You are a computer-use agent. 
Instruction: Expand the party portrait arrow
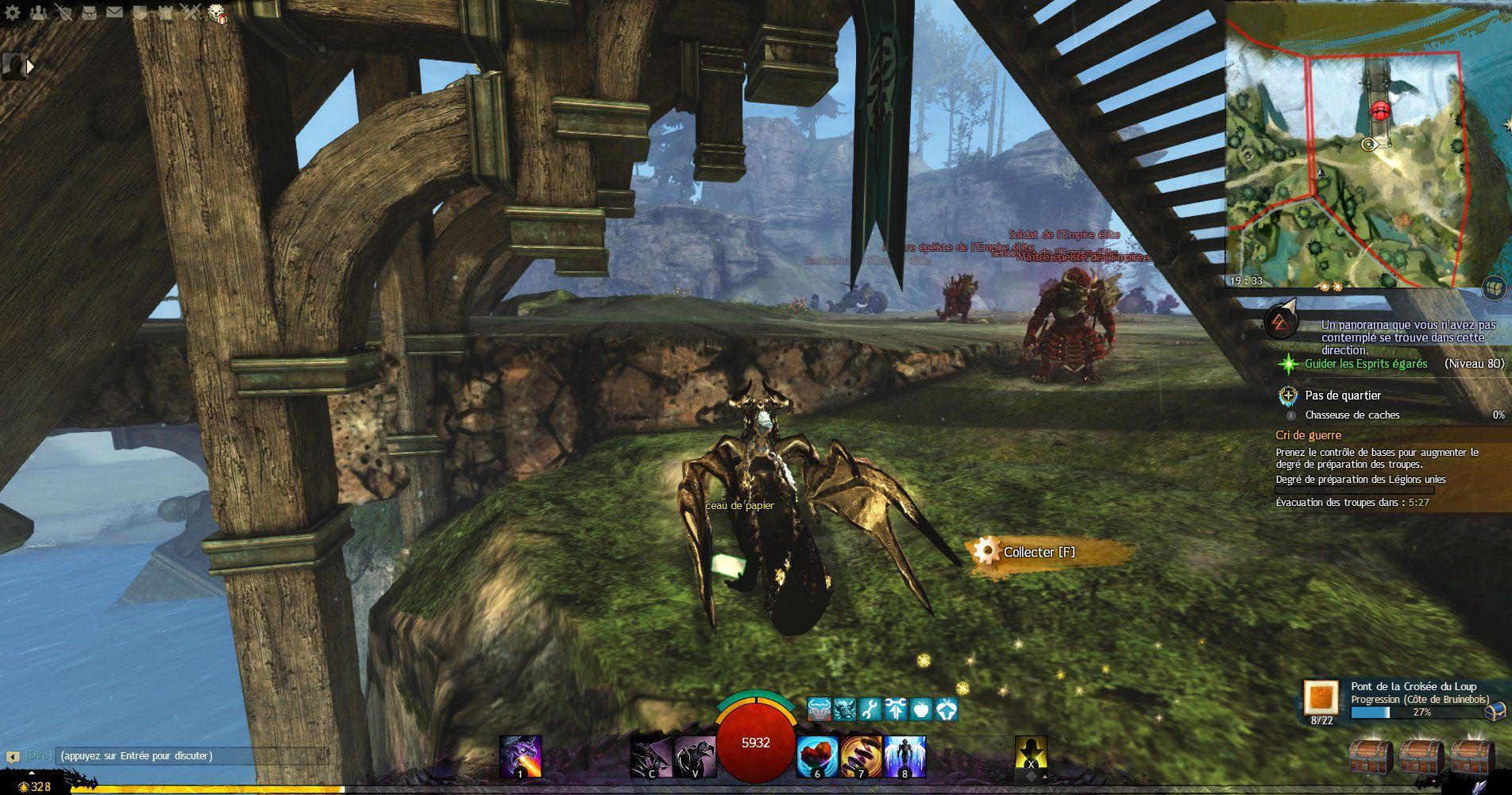point(31,67)
